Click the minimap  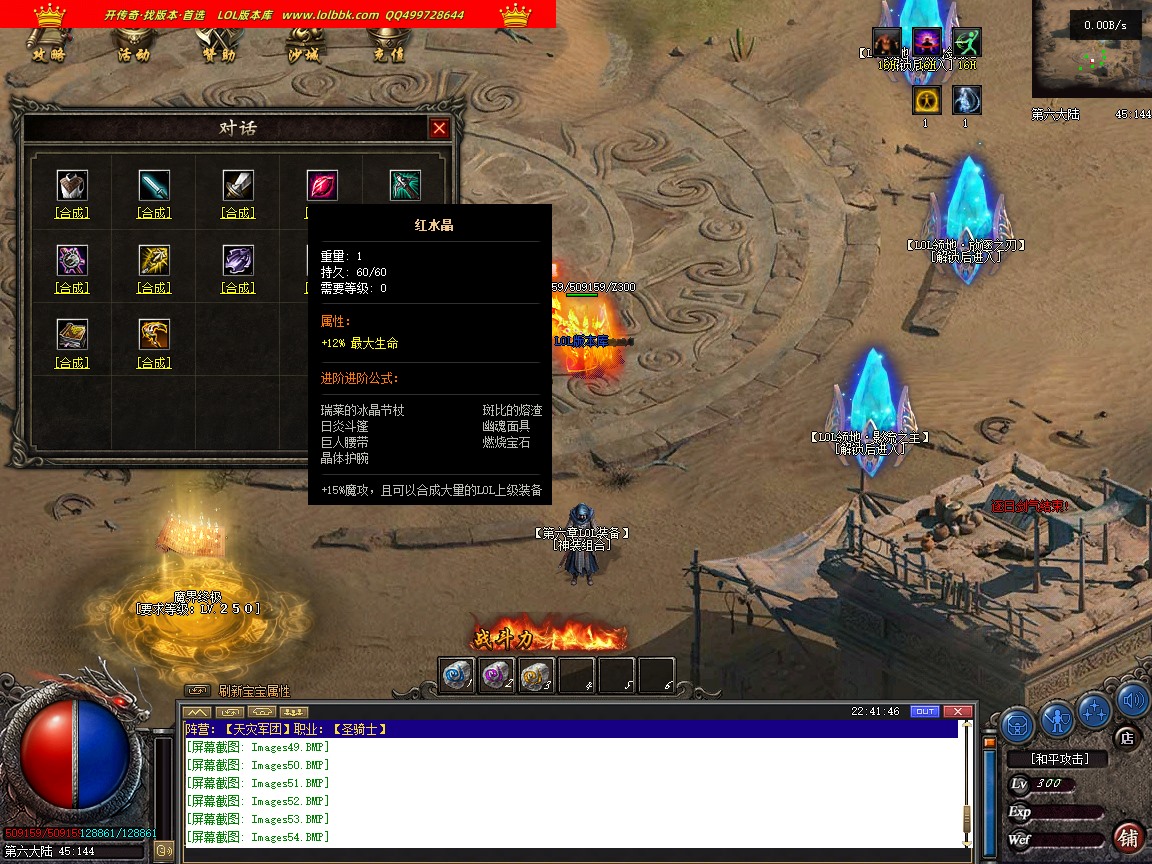(1091, 48)
